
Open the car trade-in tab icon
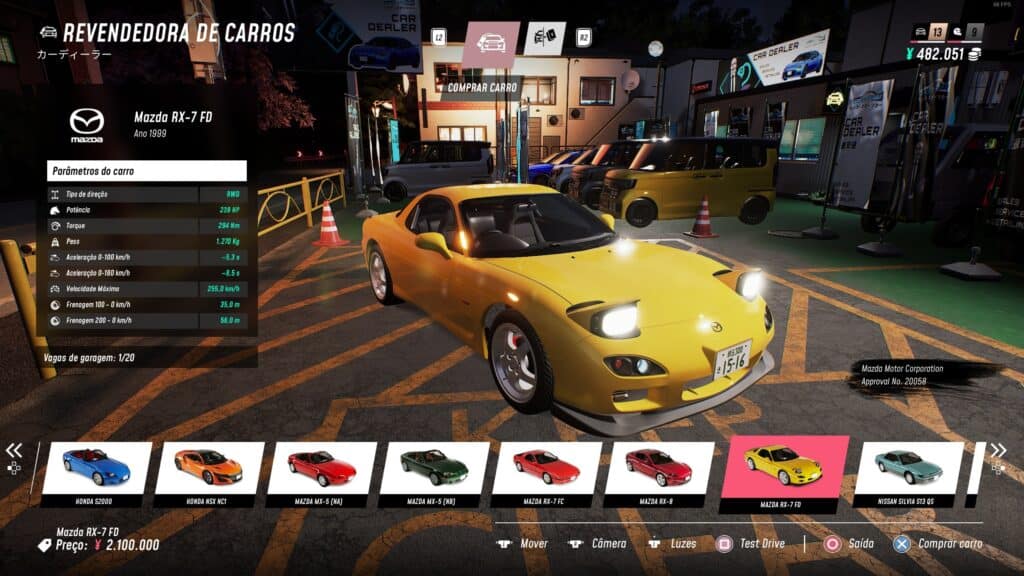[x=545, y=39]
